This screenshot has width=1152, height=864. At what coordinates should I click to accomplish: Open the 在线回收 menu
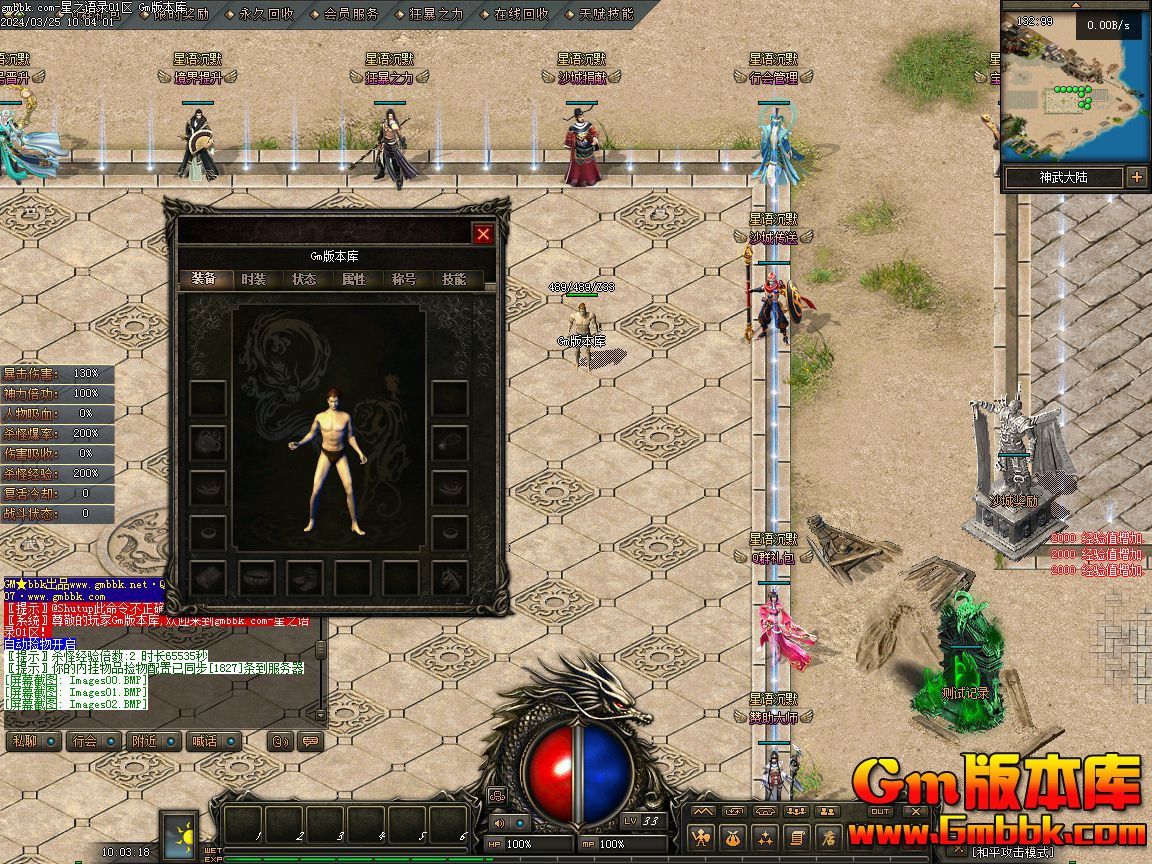click(x=521, y=14)
